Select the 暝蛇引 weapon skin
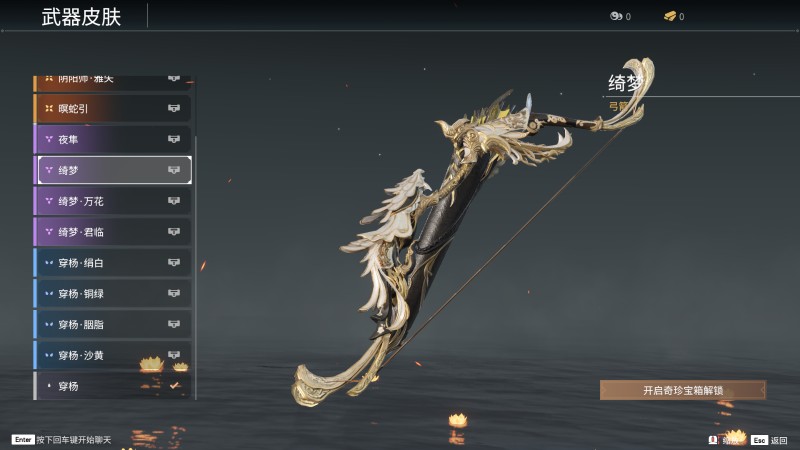Image resolution: width=800 pixels, height=450 pixels. [x=112, y=108]
